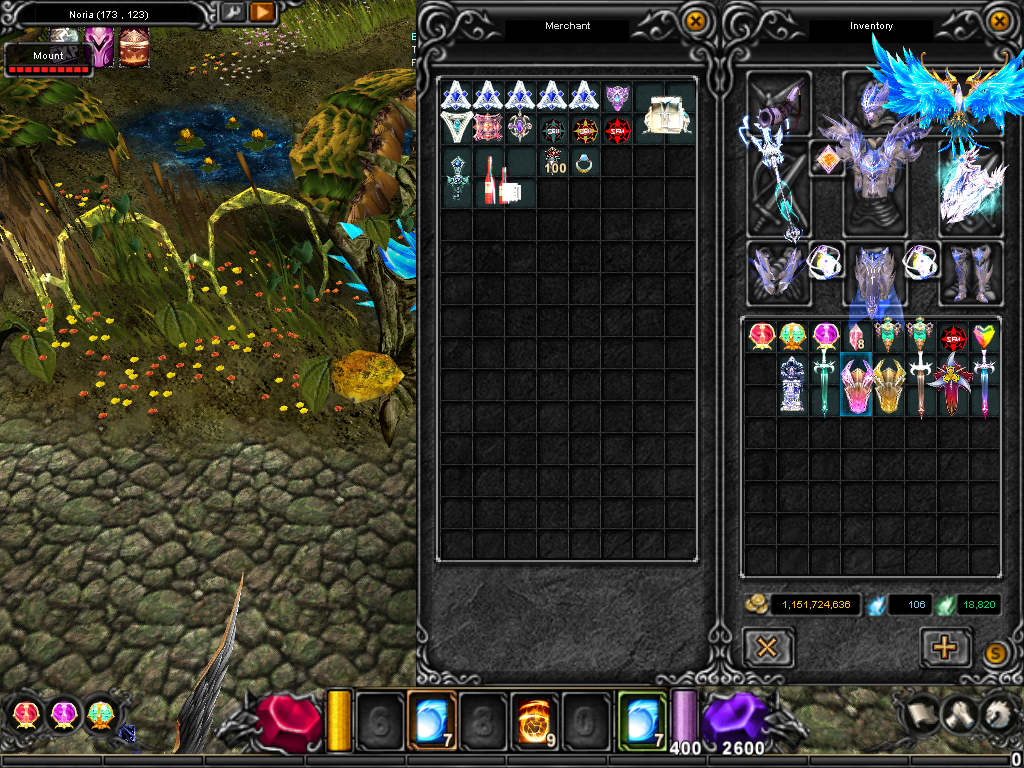Screen dimensions: 1024x768
Task: Select the red SRM badge in merchant
Action: [x=617, y=129]
